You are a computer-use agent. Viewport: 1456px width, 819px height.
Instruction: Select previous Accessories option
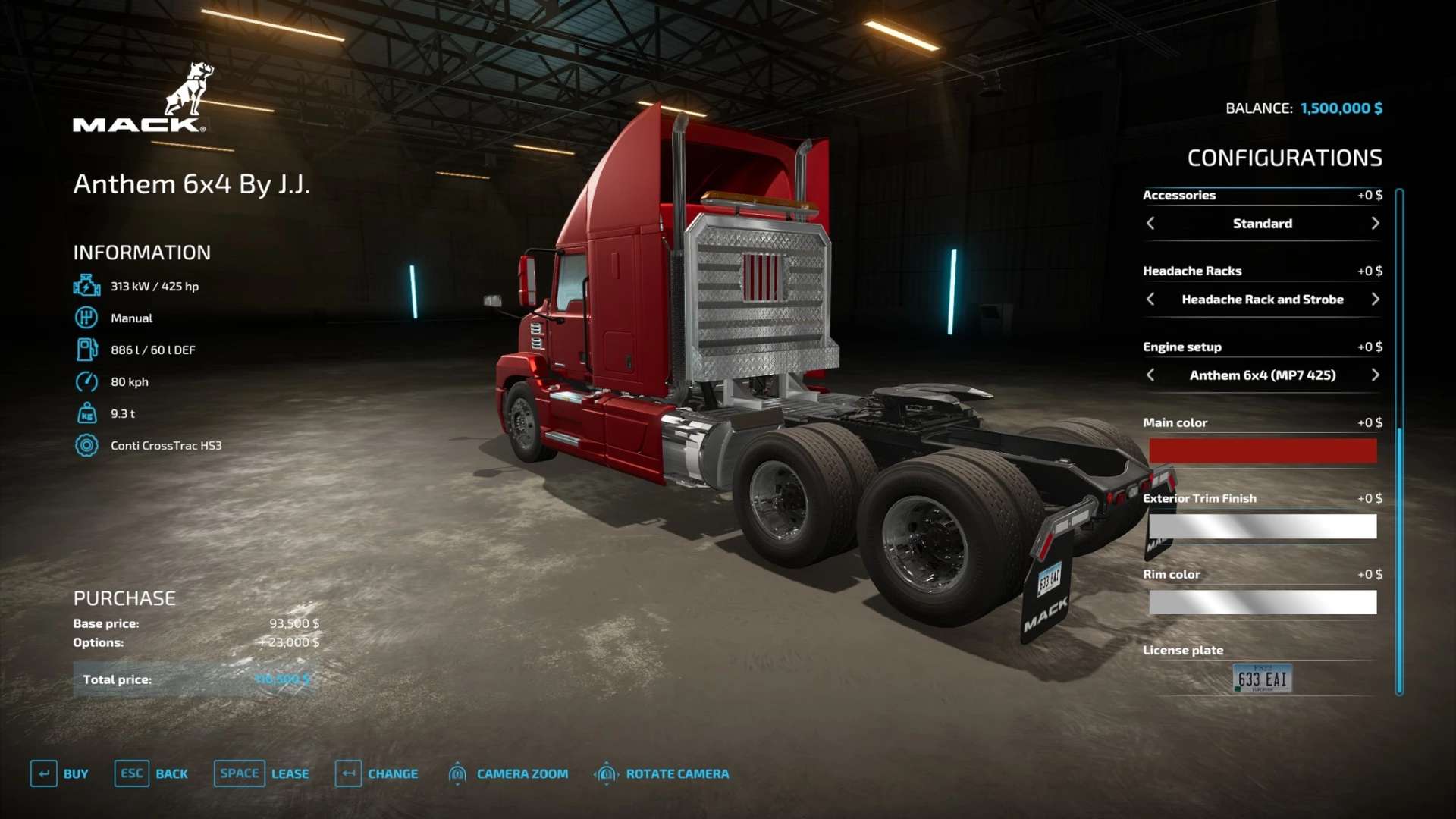pos(1150,224)
